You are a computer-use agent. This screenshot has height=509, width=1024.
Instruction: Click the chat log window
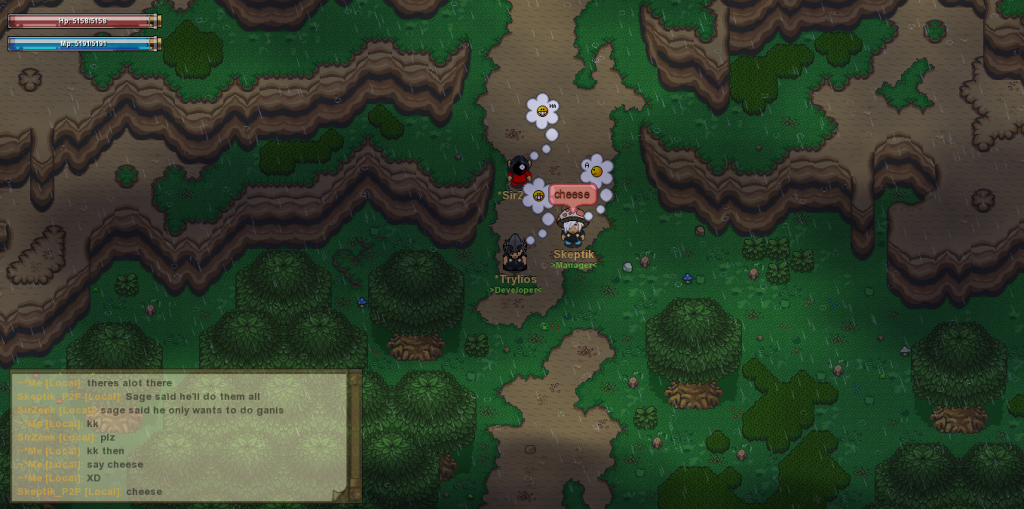[x=180, y=436]
